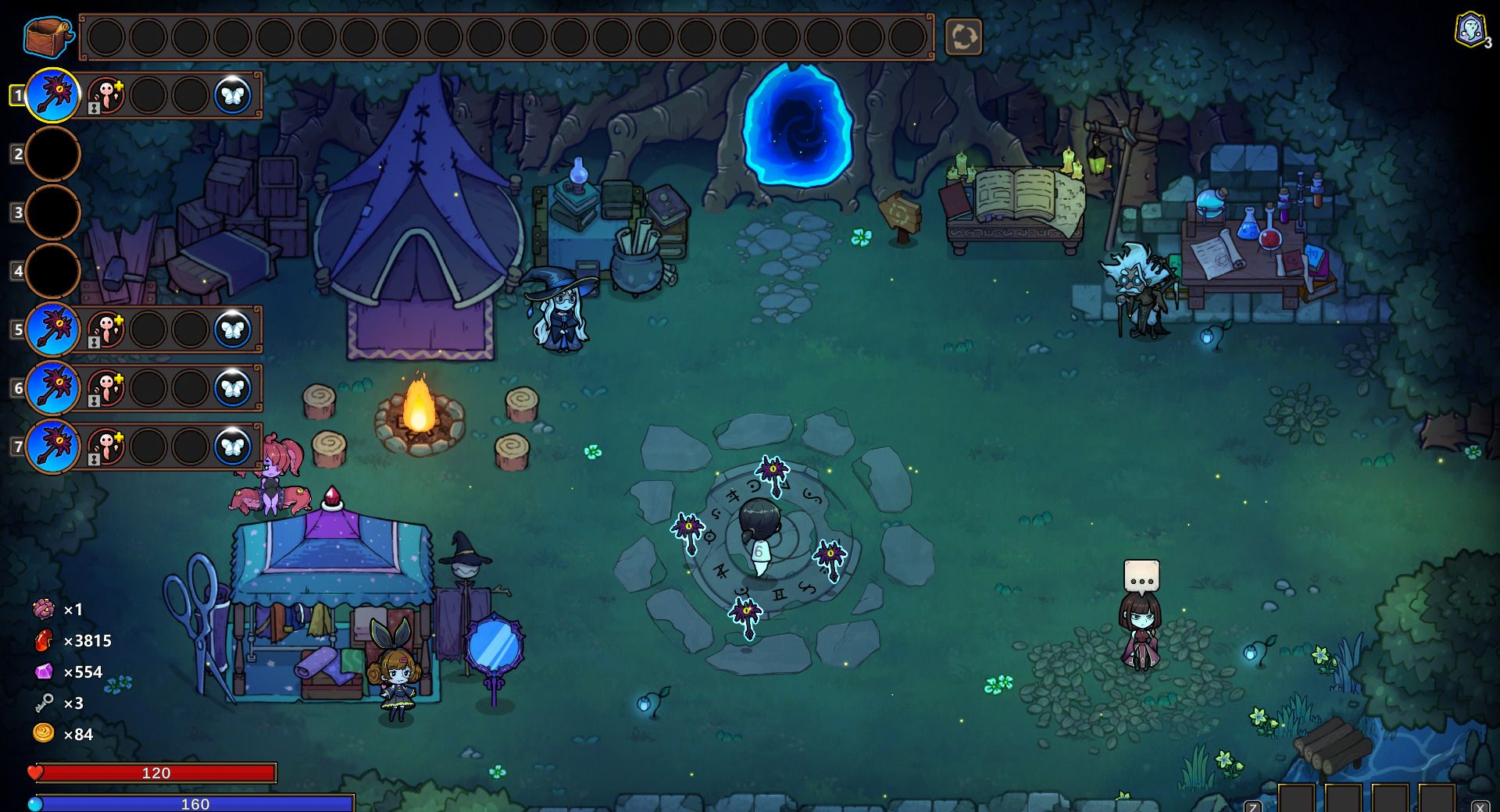Screen dimensions: 1500x812
Task: Click the pink creature spell on wand 6
Action: click(x=106, y=388)
